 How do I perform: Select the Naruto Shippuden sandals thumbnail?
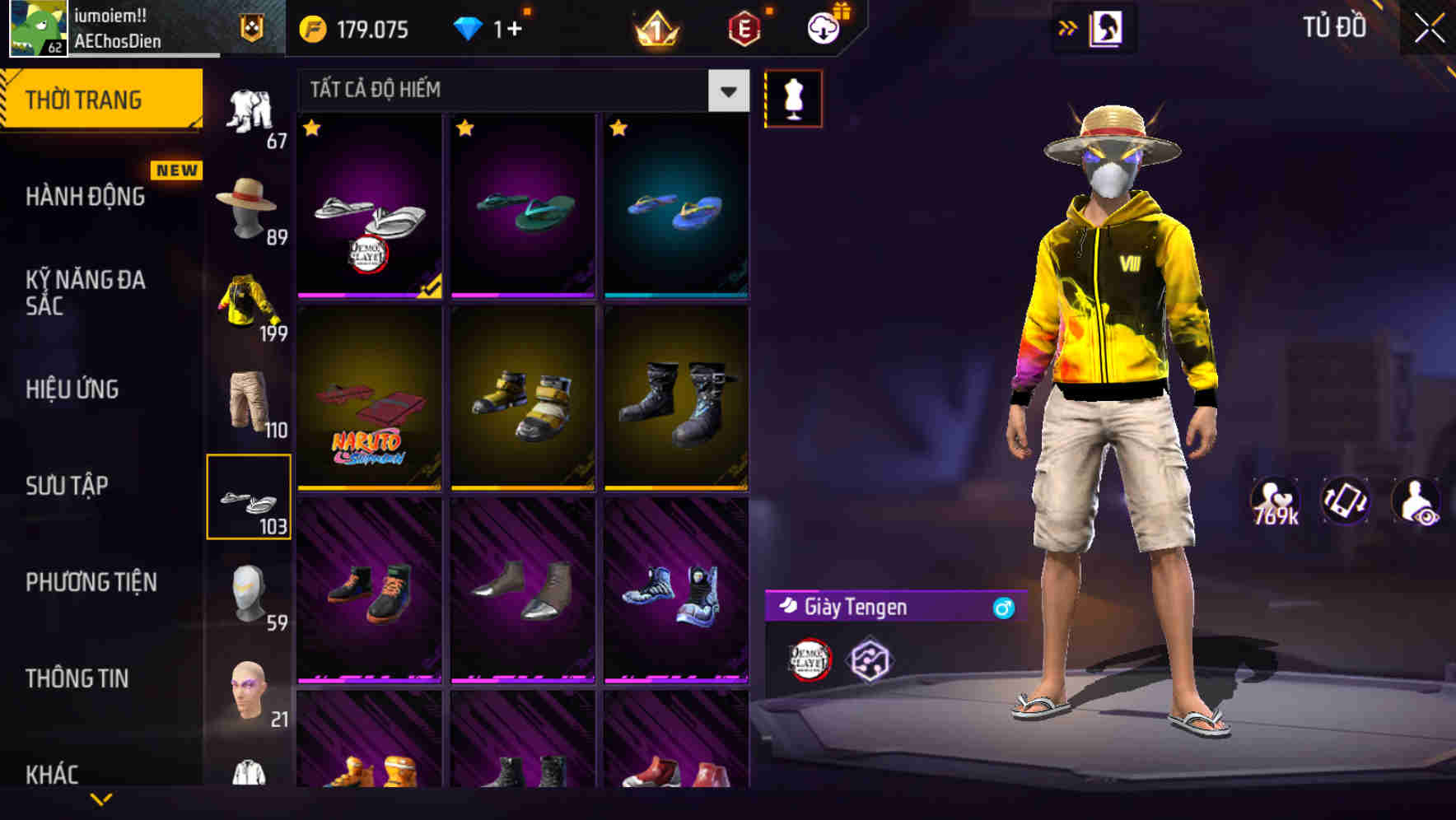(368, 401)
